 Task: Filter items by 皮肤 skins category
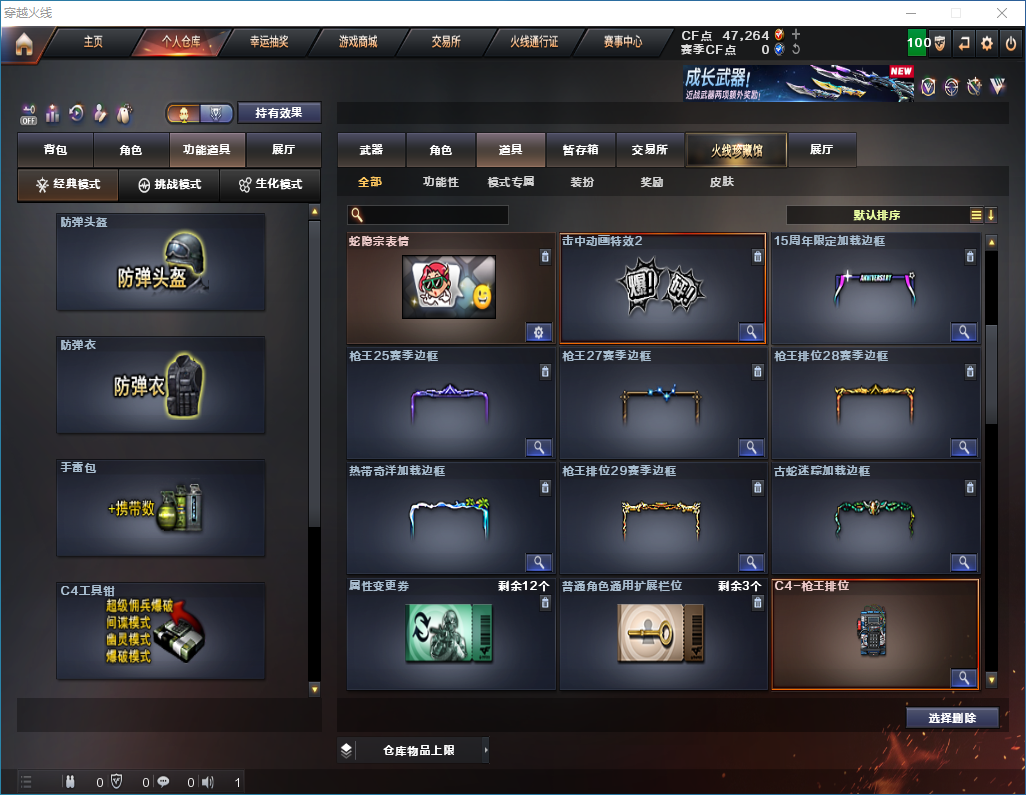(x=721, y=182)
